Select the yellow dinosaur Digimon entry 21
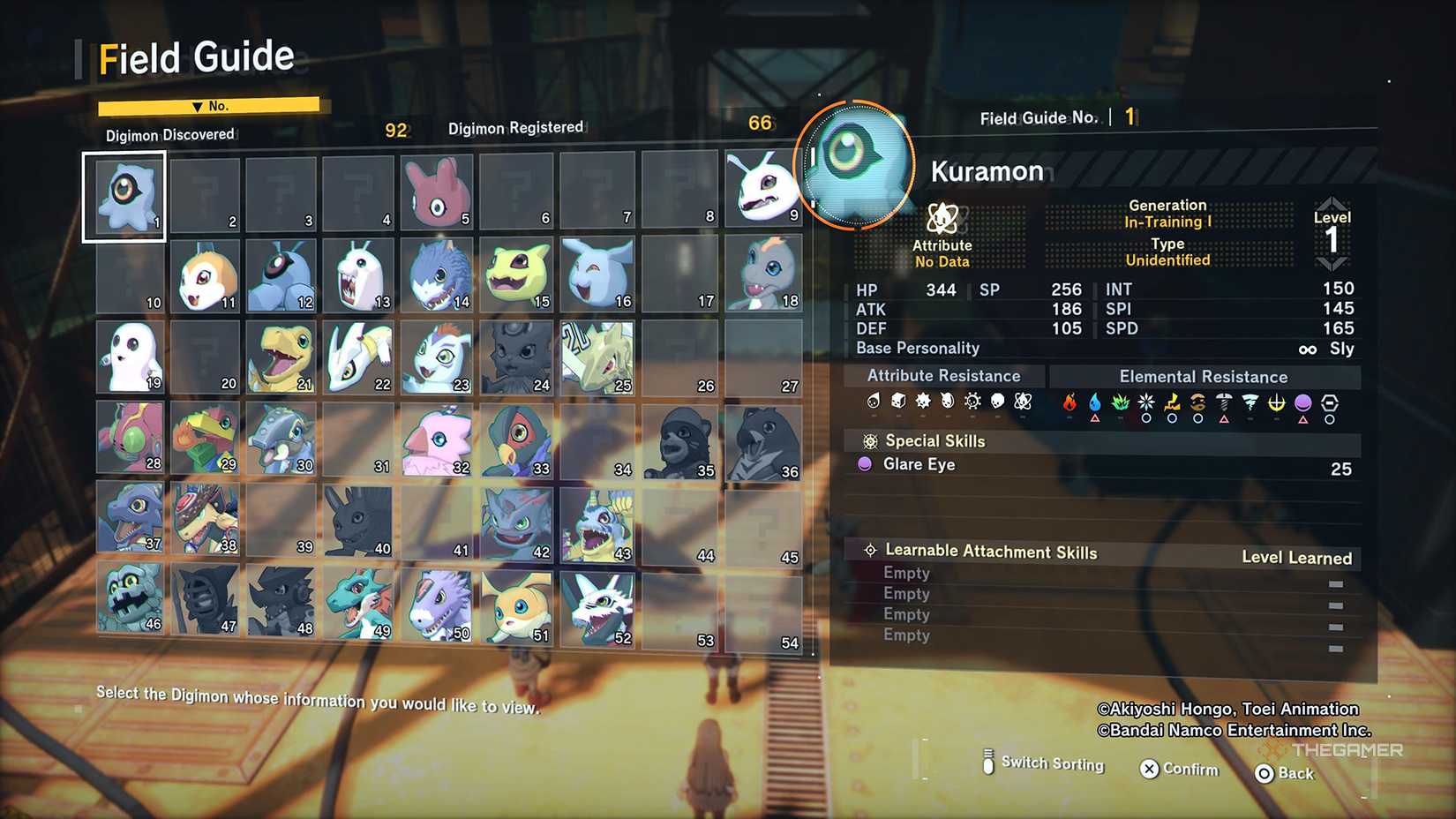Viewport: 1456px width, 819px height. (281, 357)
